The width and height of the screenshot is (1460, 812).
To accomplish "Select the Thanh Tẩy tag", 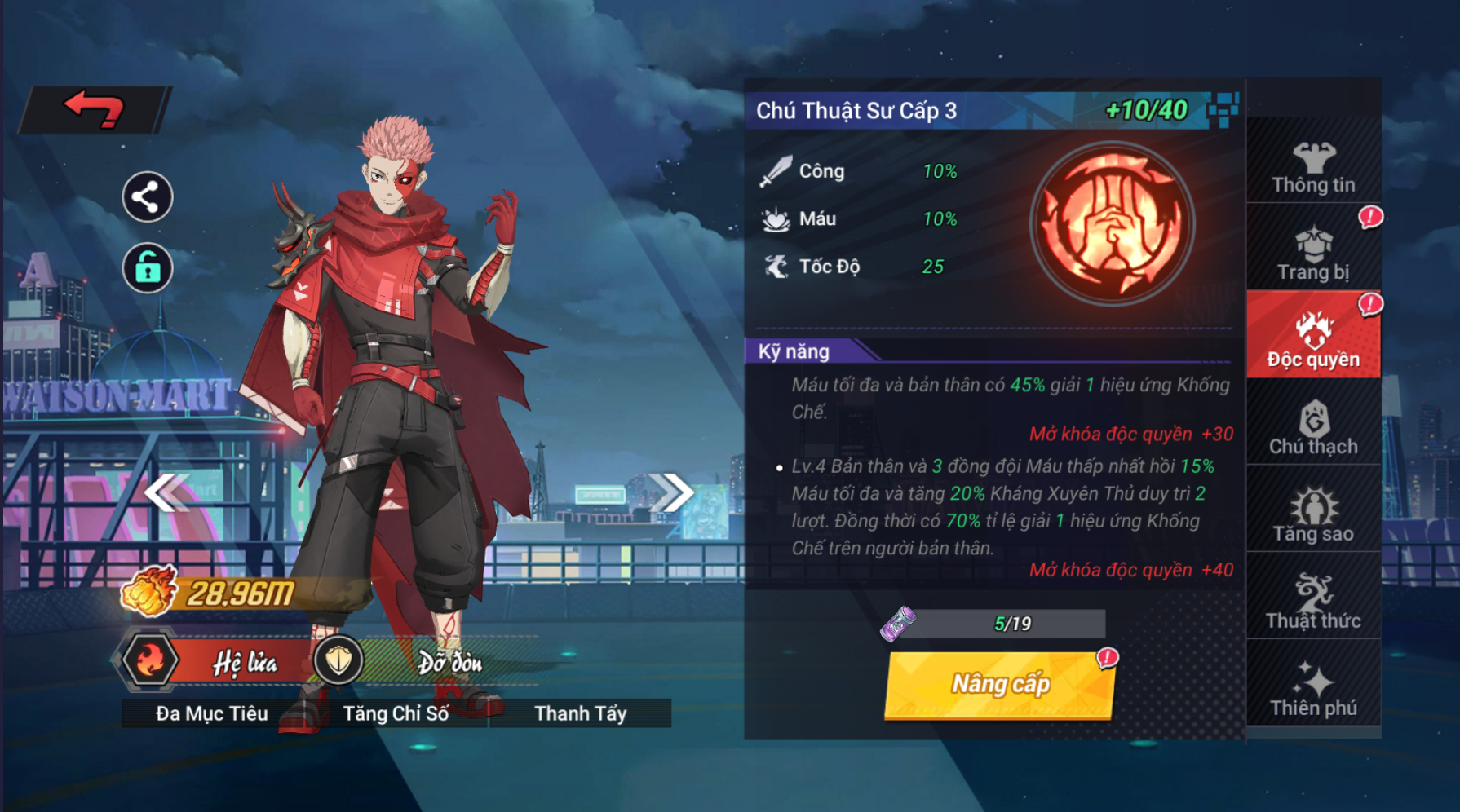I will [x=580, y=713].
